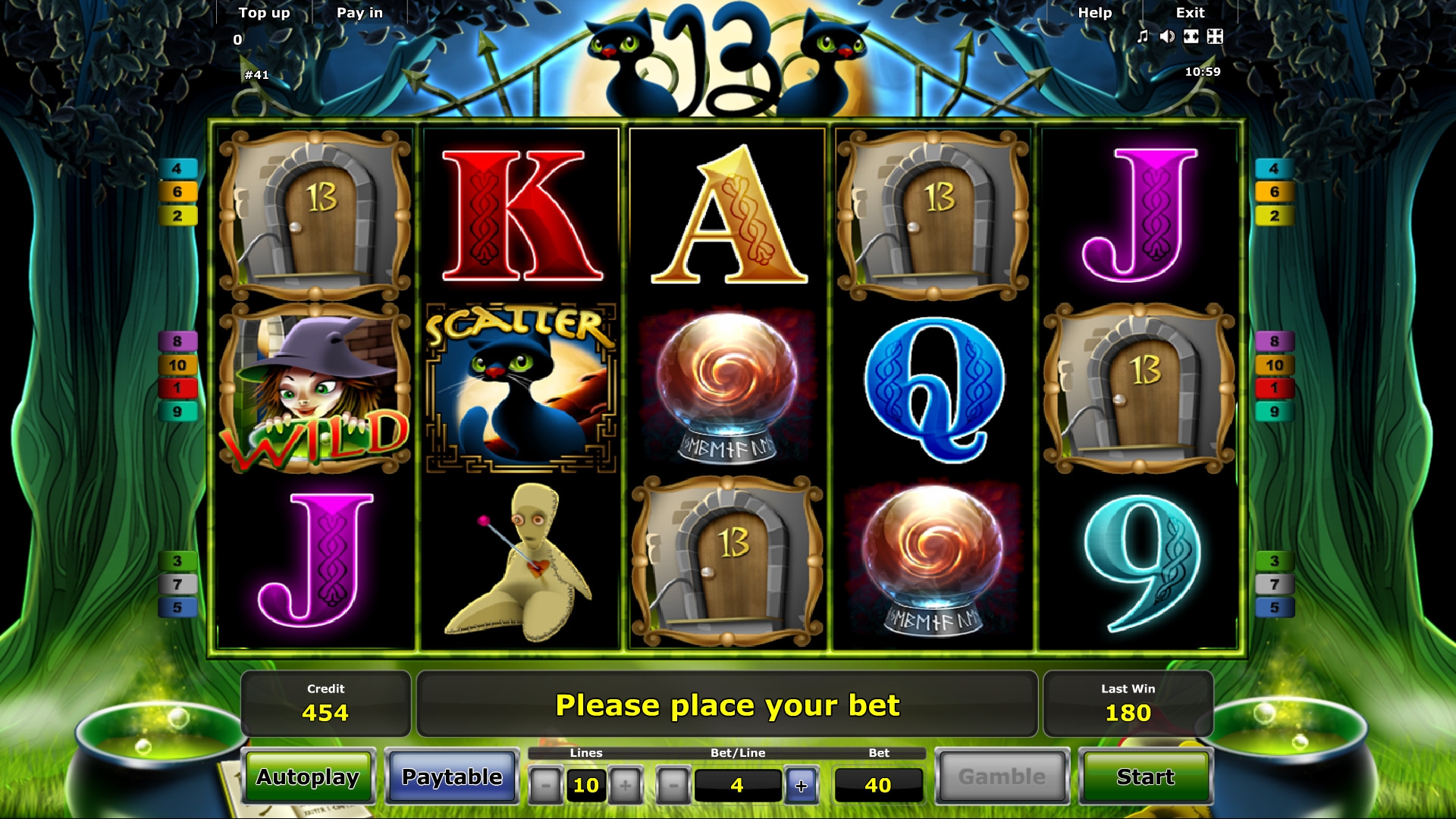Increase the number of Lines
The height and width of the screenshot is (819, 1456).
click(x=626, y=786)
